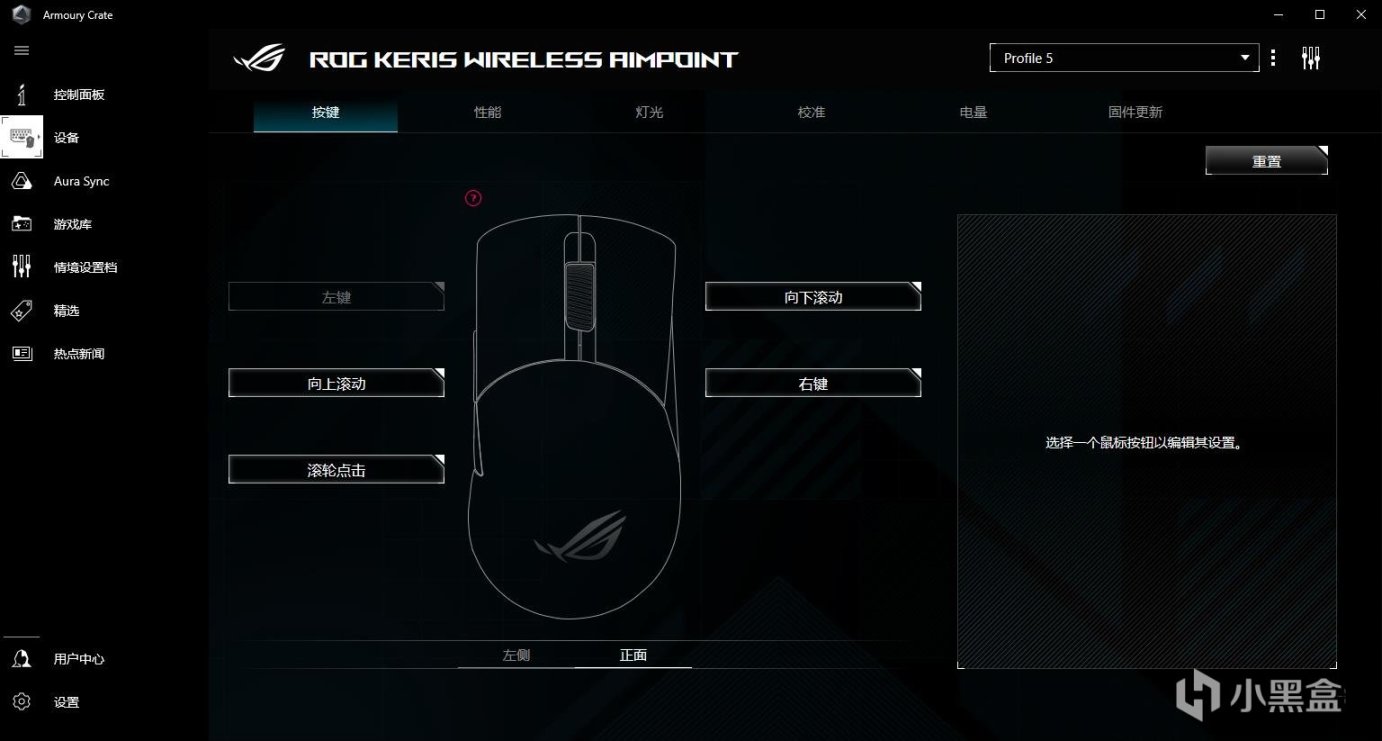This screenshot has height=741, width=1382.
Task: Open the profile tuning icon beside the three-dot menu
Action: click(1311, 57)
